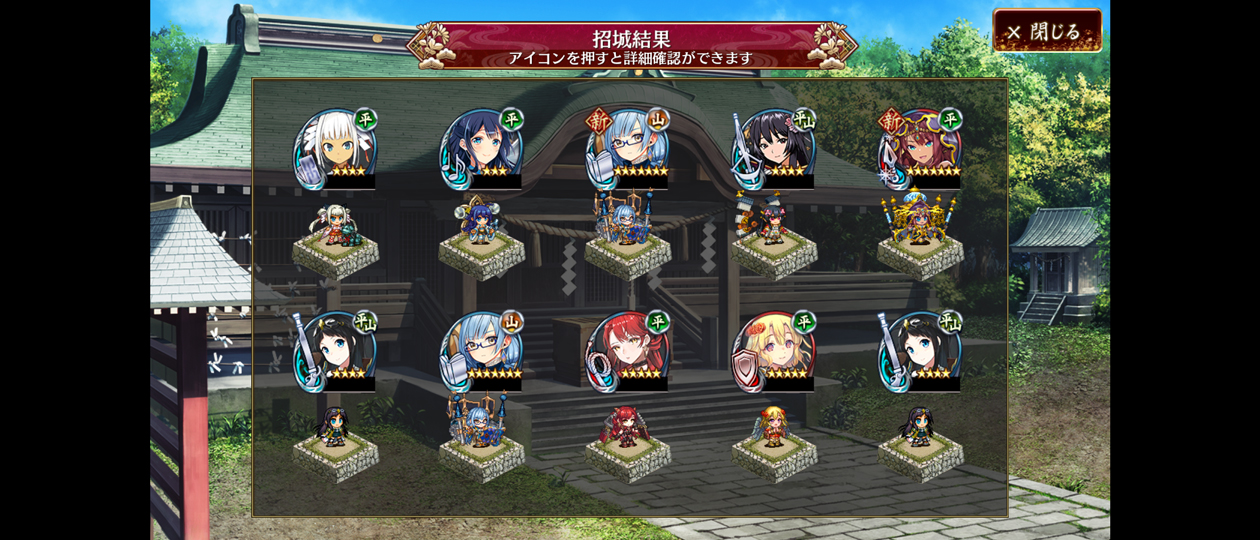Show details of the new gold-headdress character

pyautogui.click(x=920, y=149)
